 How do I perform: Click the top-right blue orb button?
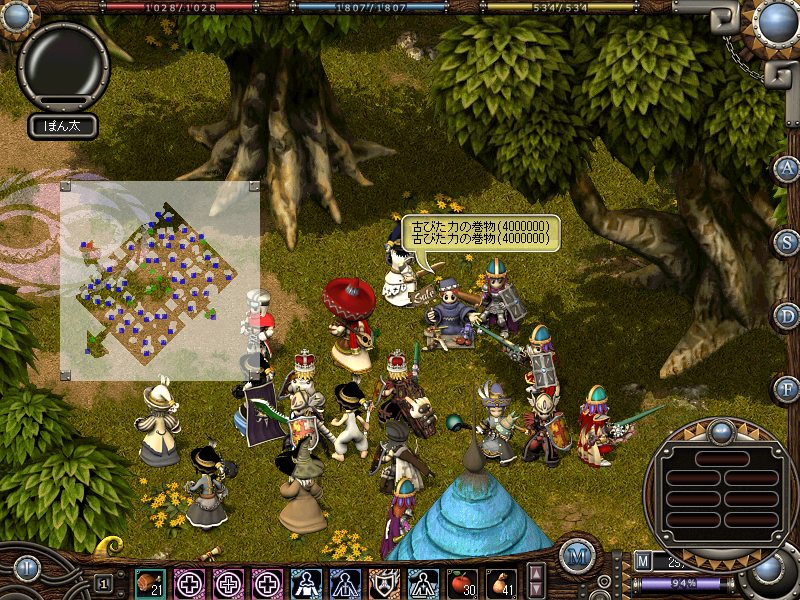pos(776,20)
